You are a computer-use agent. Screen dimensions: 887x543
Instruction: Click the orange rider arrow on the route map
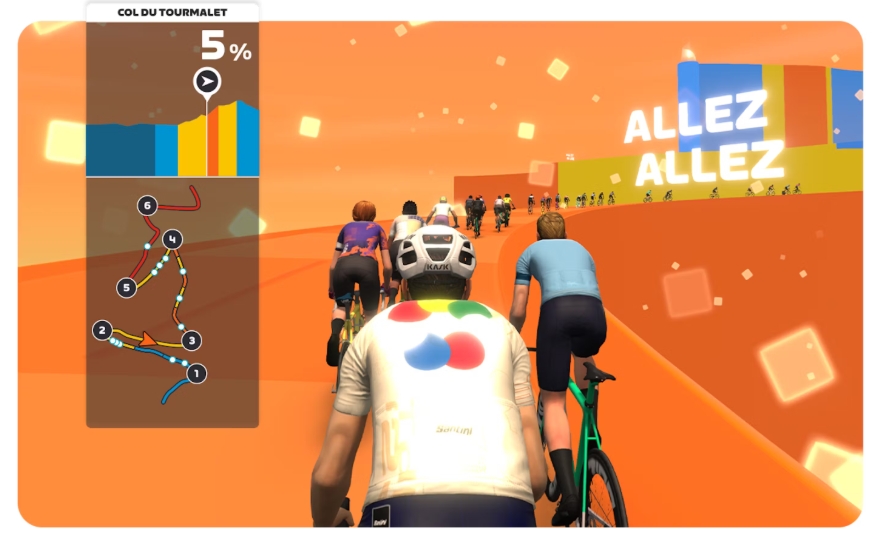point(149,341)
